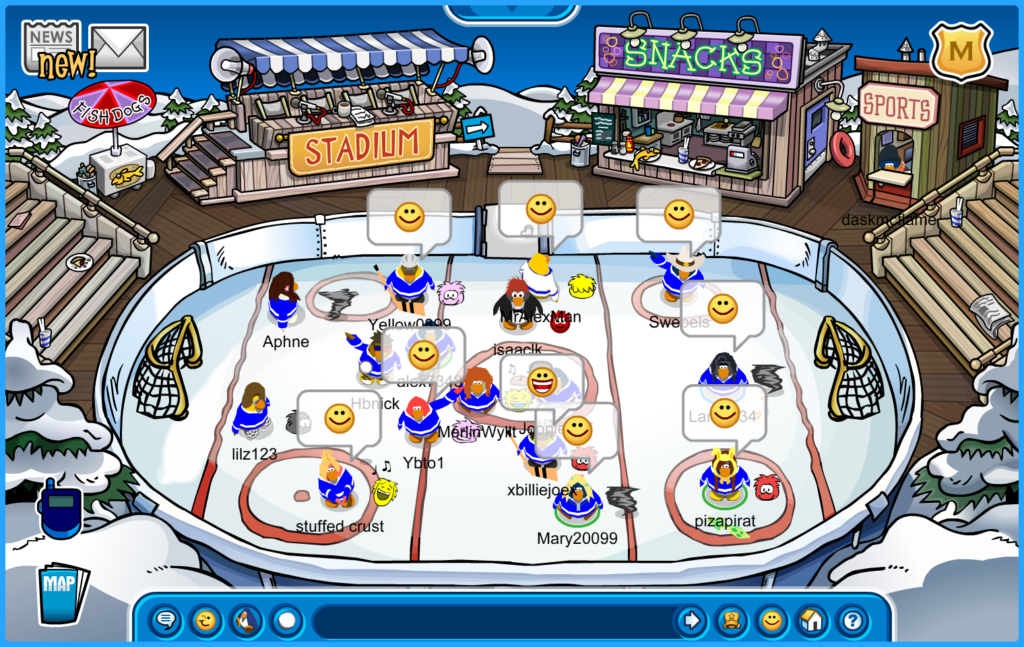Click the chat message input bar
Image resolution: width=1024 pixels, height=647 pixels.
pos(490,621)
